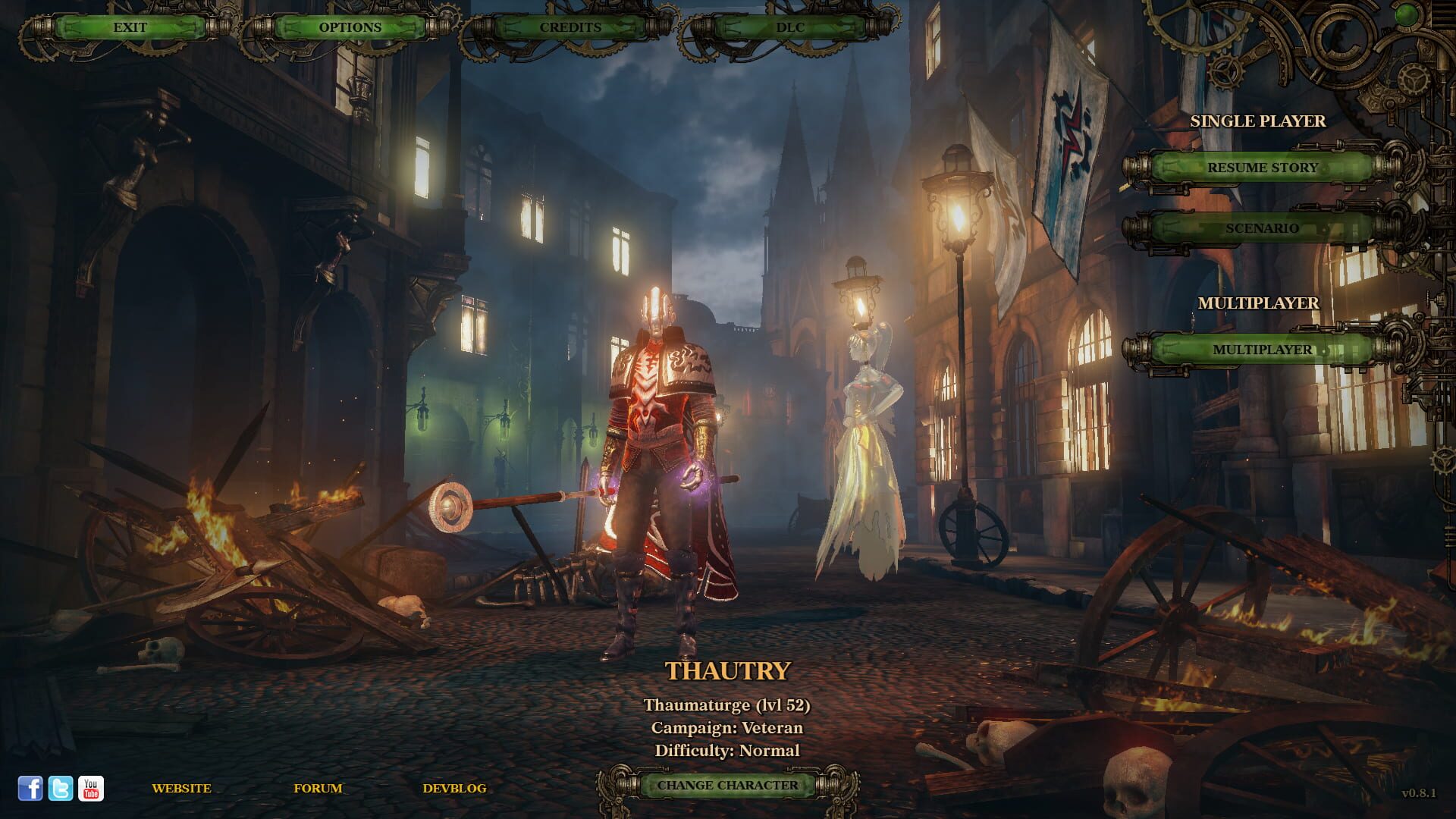1456x819 pixels.
Task: Select RESUME STORY under Single Player
Action: pos(1263,168)
